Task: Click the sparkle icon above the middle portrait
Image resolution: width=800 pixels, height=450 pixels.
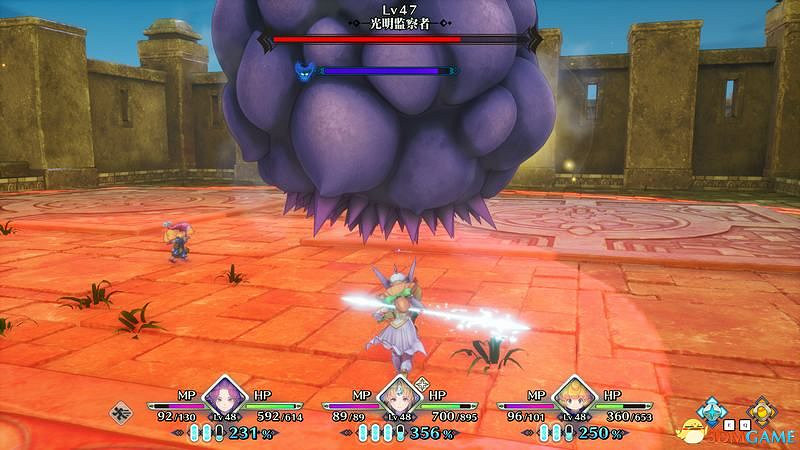Action: (422, 382)
